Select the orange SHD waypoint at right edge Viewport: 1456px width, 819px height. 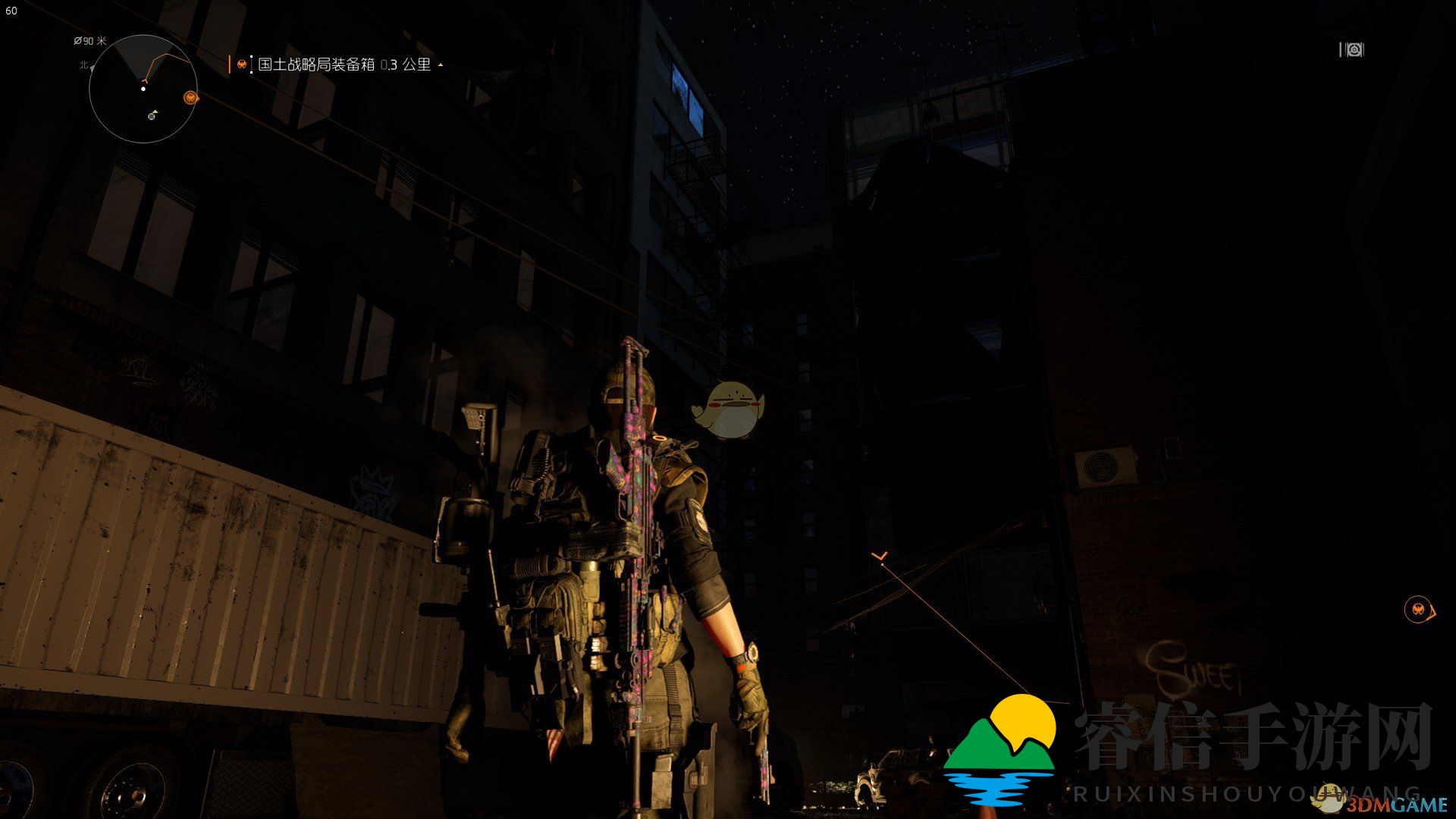[x=1417, y=609]
